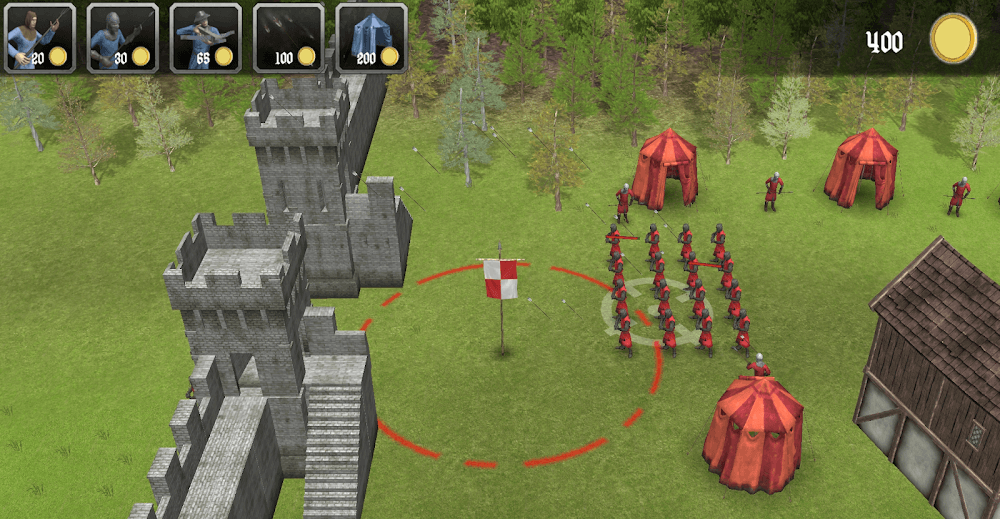Recruit the hooded spearman for 20 gold

pyautogui.click(x=40, y=38)
